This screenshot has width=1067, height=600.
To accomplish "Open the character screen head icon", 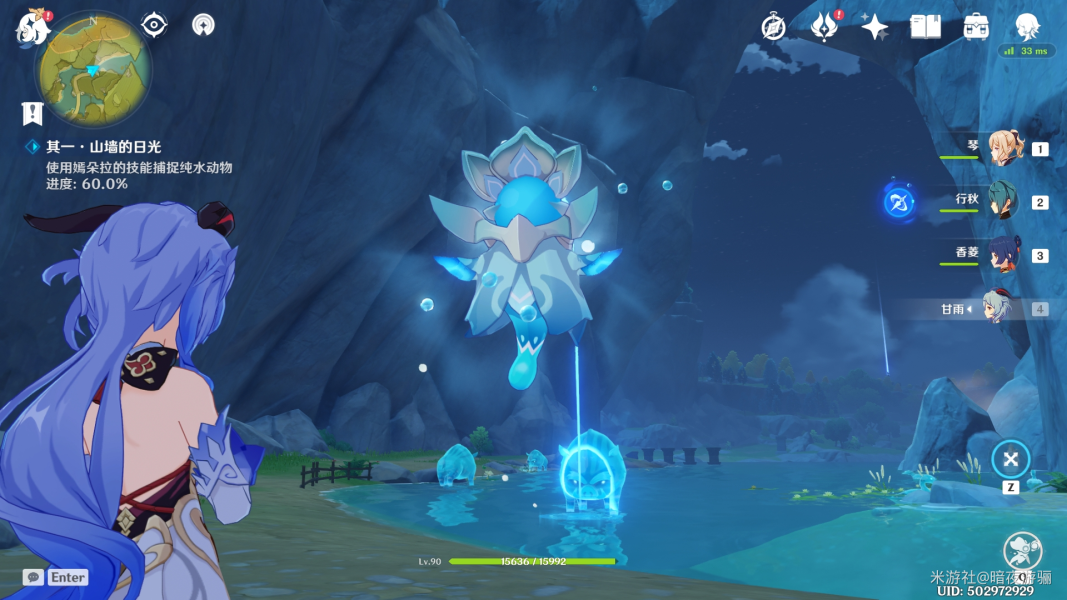I will [x=1027, y=27].
